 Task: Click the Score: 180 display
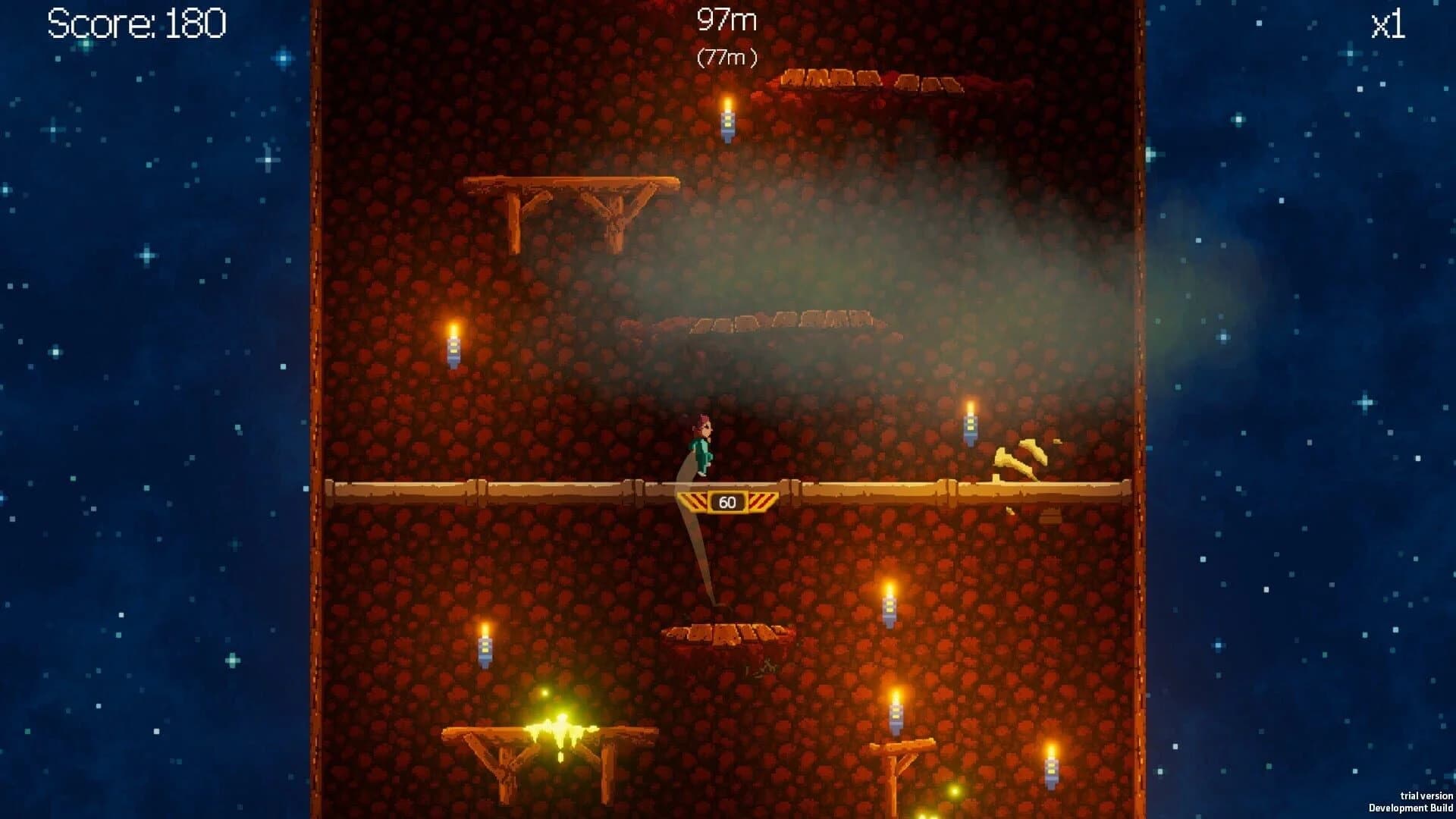[135, 24]
